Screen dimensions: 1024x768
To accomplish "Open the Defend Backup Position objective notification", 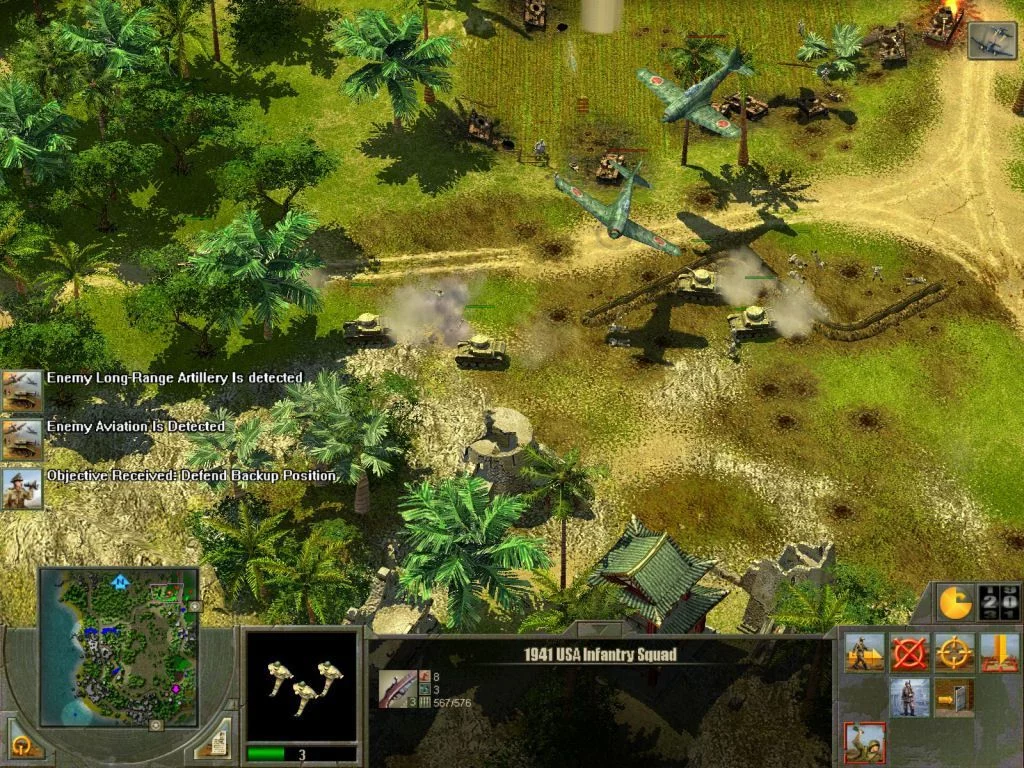I will pos(22,488).
